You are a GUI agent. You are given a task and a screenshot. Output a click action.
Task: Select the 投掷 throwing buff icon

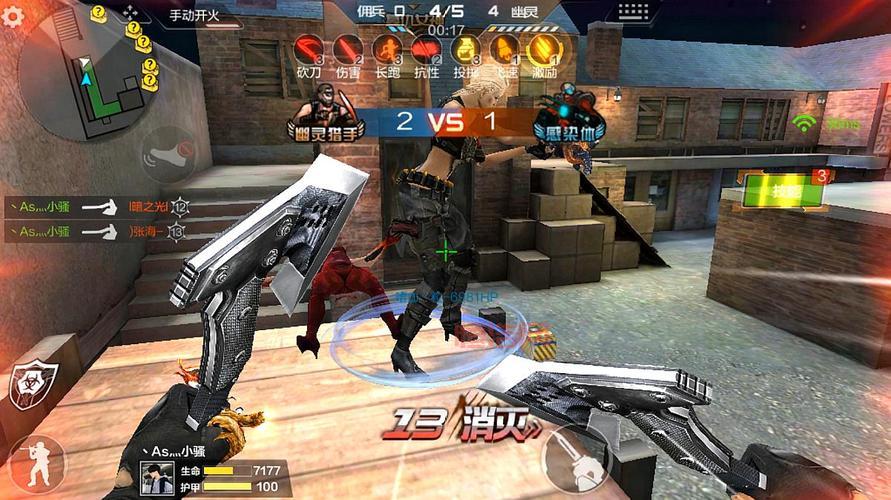click(465, 48)
